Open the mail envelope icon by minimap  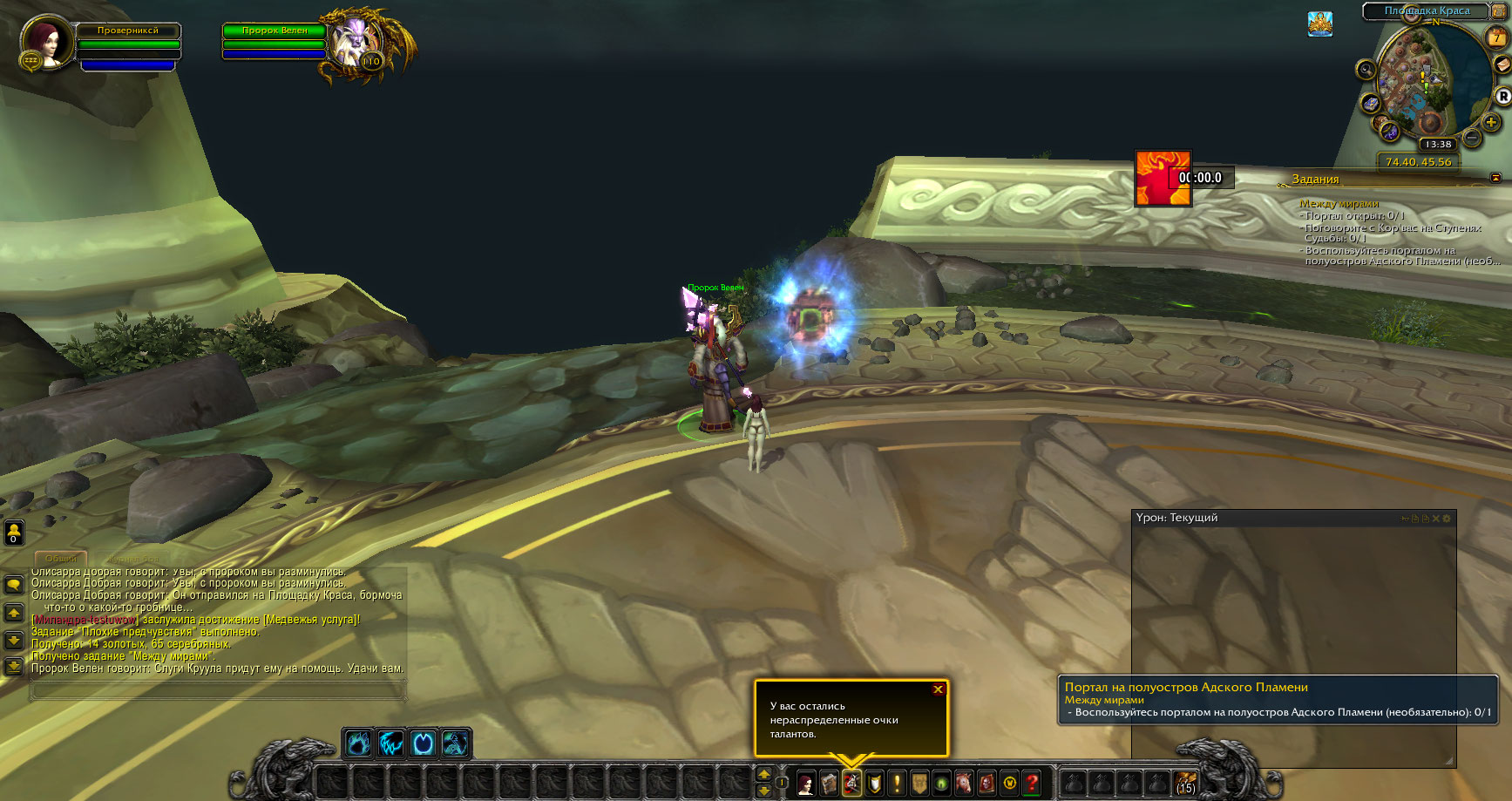[1503, 65]
